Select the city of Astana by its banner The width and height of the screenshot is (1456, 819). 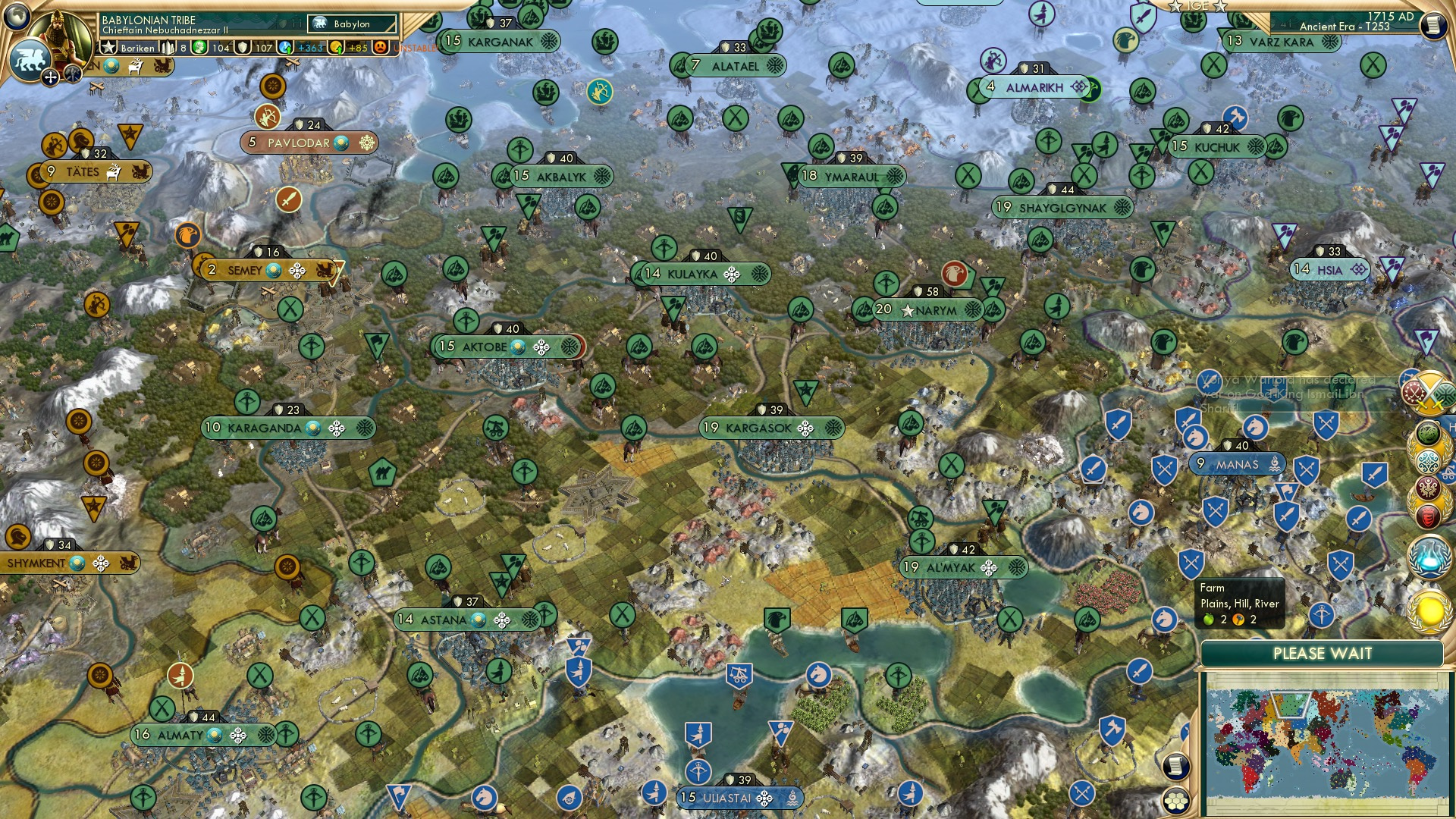[444, 619]
